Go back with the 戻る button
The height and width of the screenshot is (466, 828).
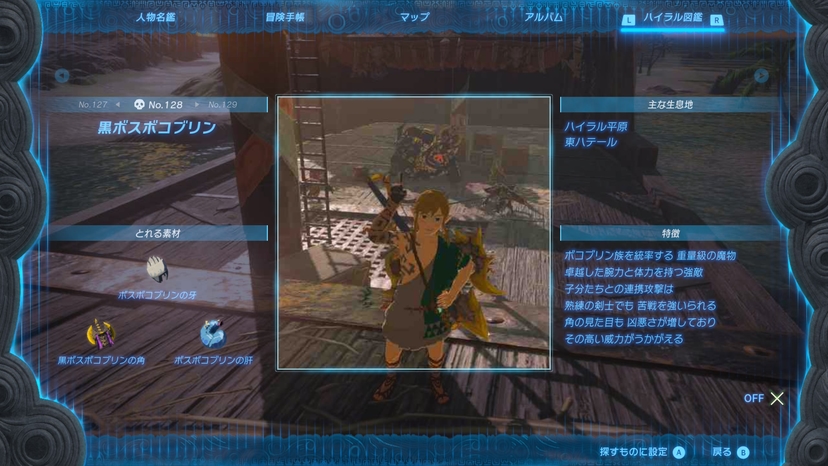(x=730, y=452)
